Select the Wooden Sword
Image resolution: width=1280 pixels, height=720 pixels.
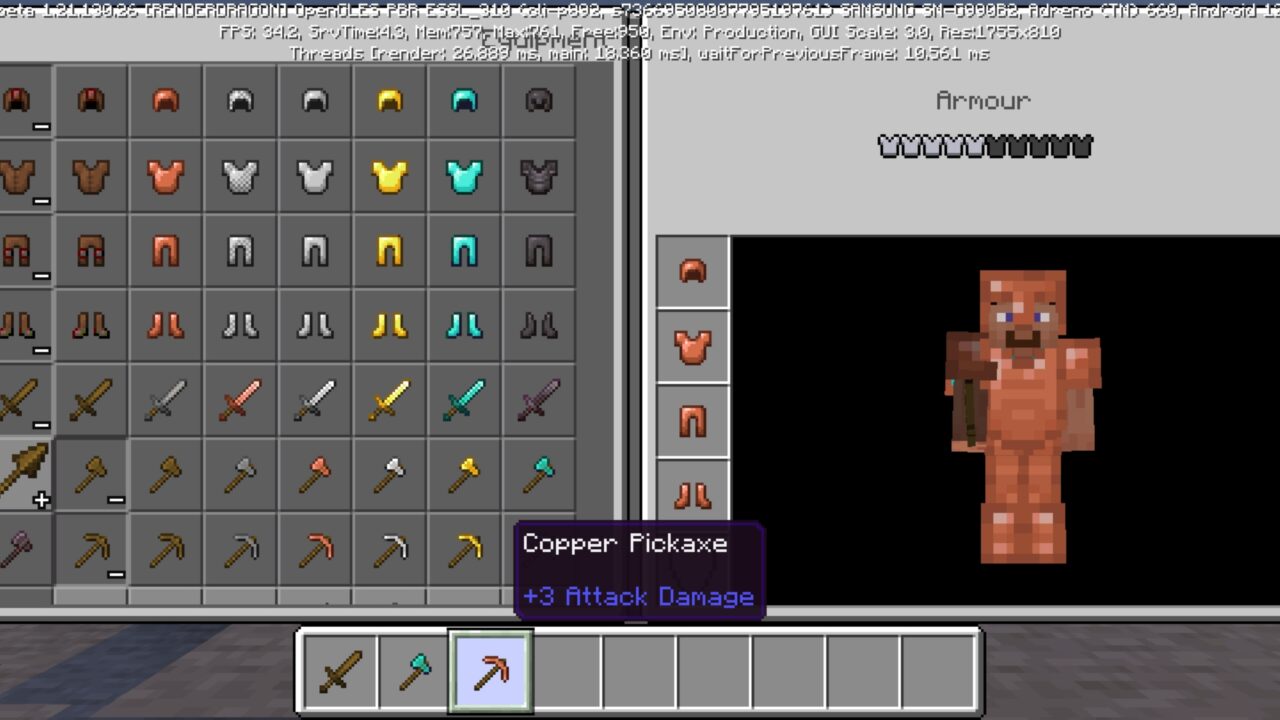[x=91, y=400]
